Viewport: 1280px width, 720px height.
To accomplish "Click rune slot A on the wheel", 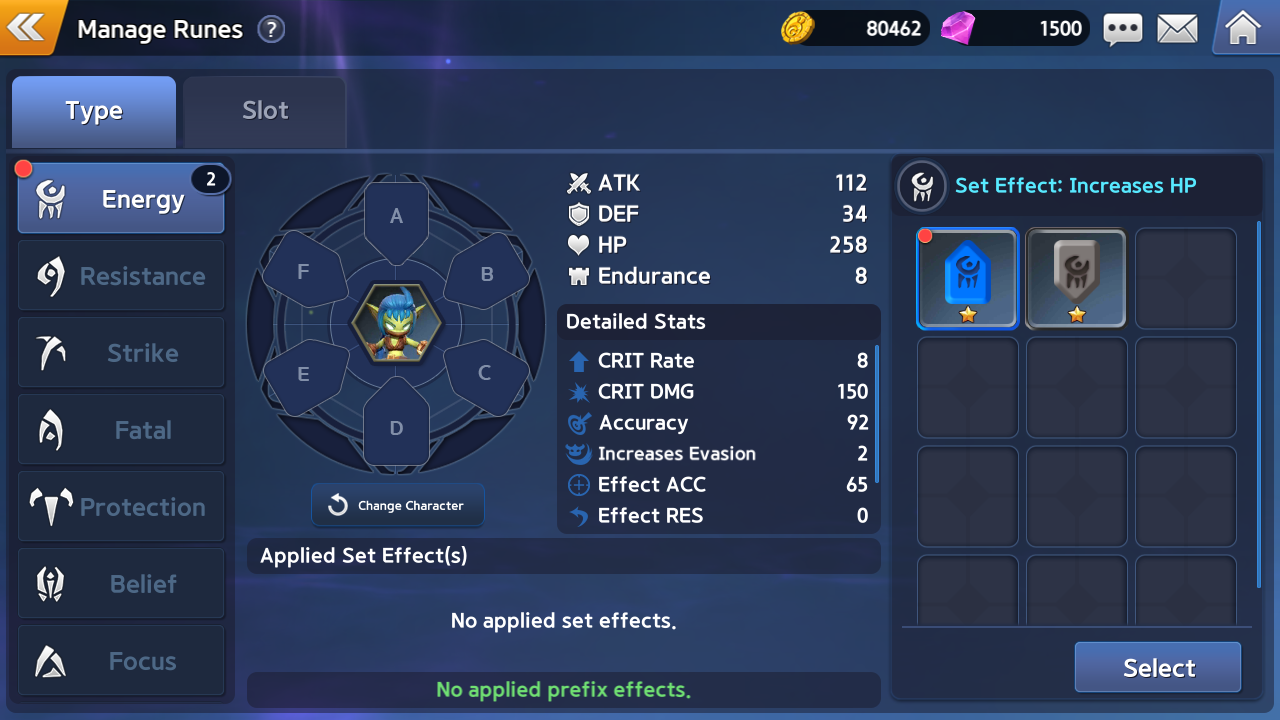I will tap(396, 217).
